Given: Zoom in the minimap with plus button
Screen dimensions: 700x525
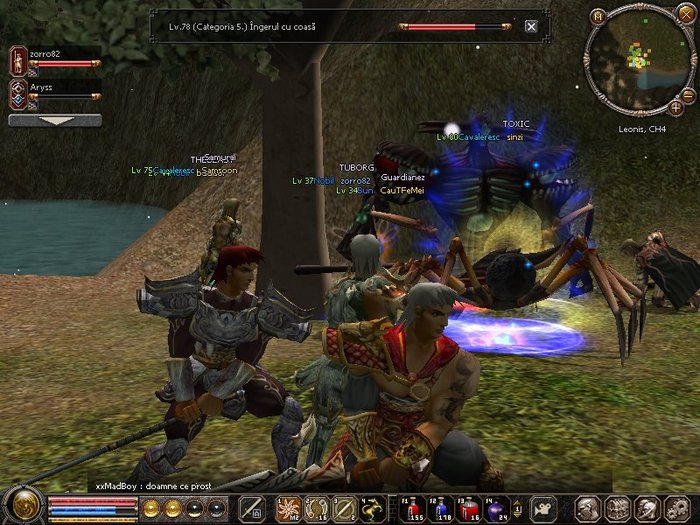Looking at the screenshot, I should (676, 107).
